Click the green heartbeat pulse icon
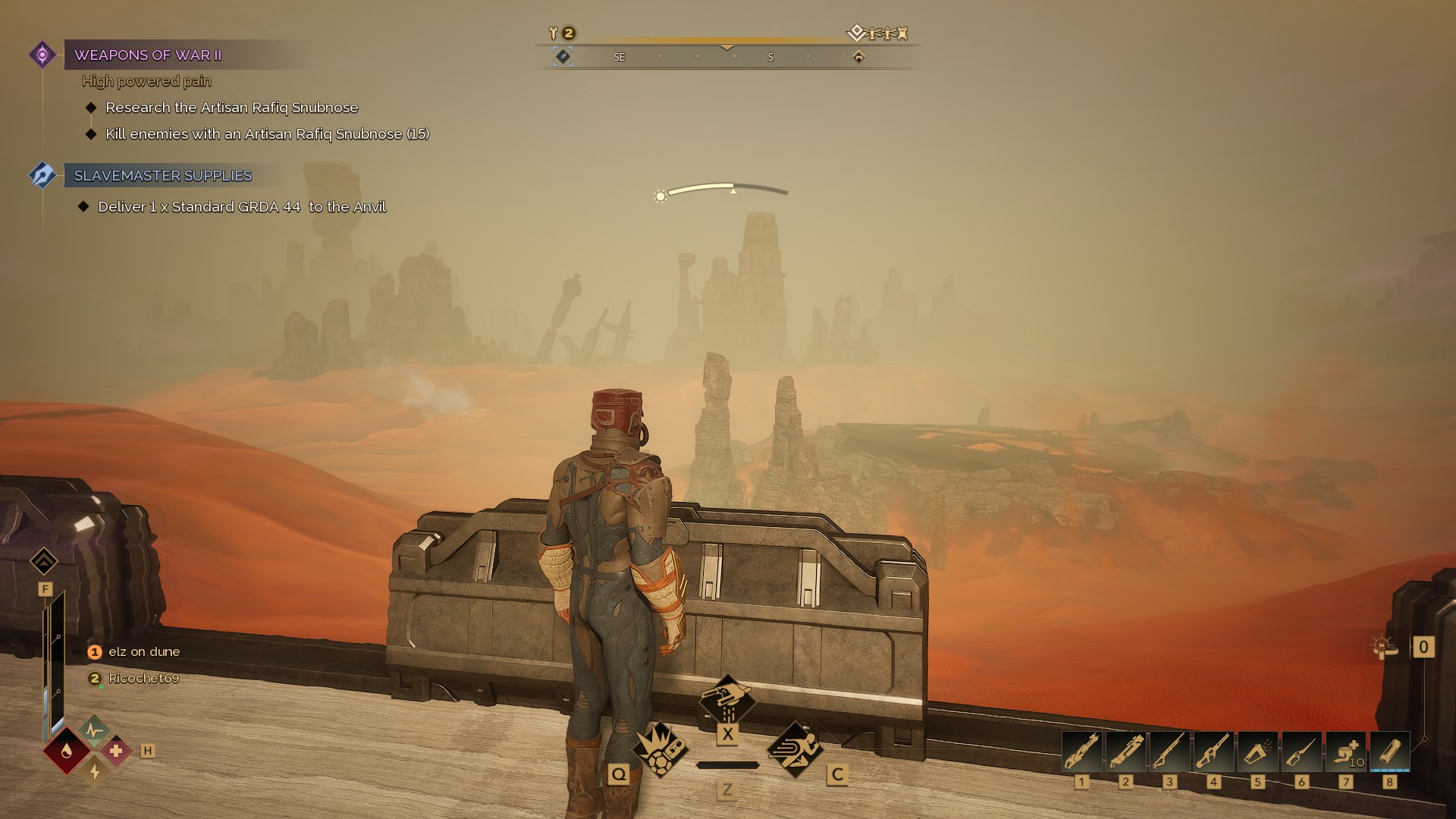Viewport: 1456px width, 819px height. (x=94, y=730)
